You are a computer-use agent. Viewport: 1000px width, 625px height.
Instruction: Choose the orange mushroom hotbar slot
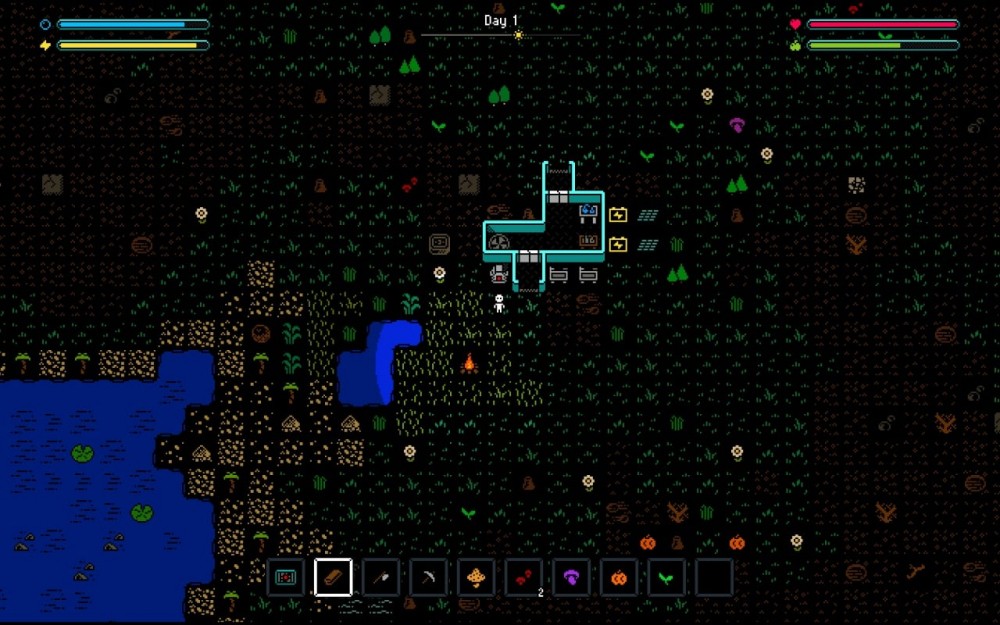(476, 577)
